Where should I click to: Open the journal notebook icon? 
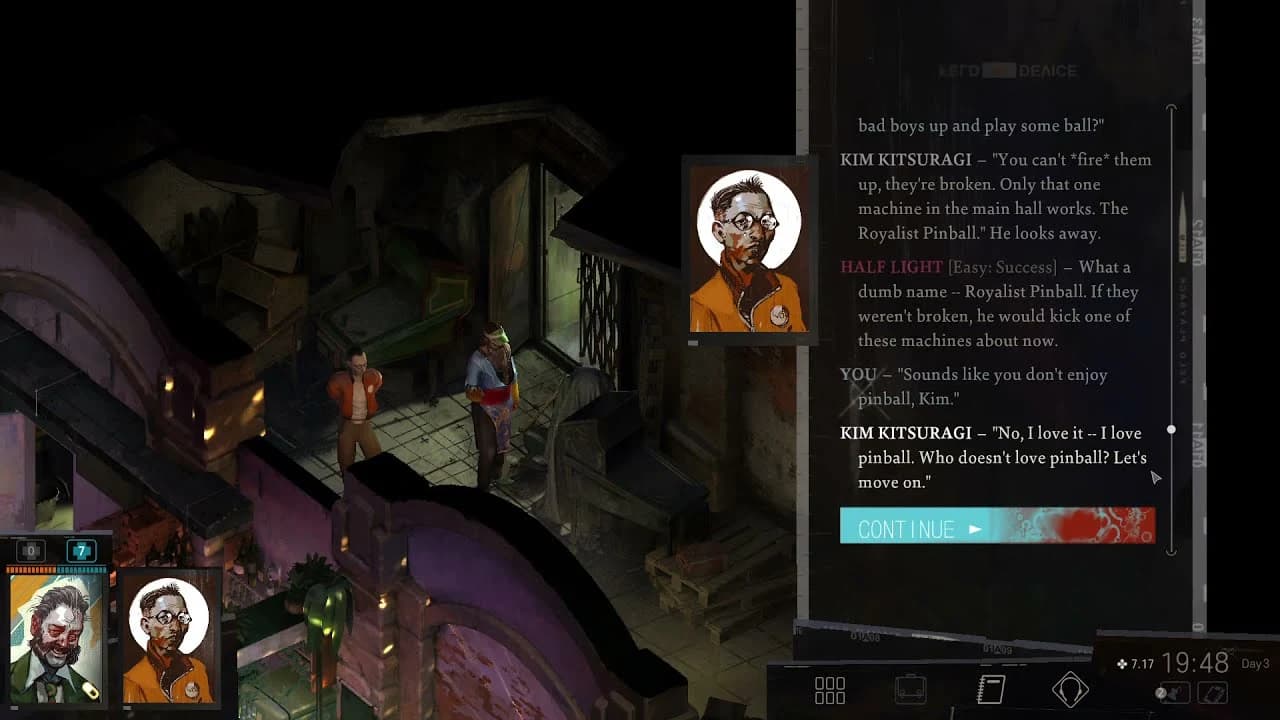tap(990, 690)
